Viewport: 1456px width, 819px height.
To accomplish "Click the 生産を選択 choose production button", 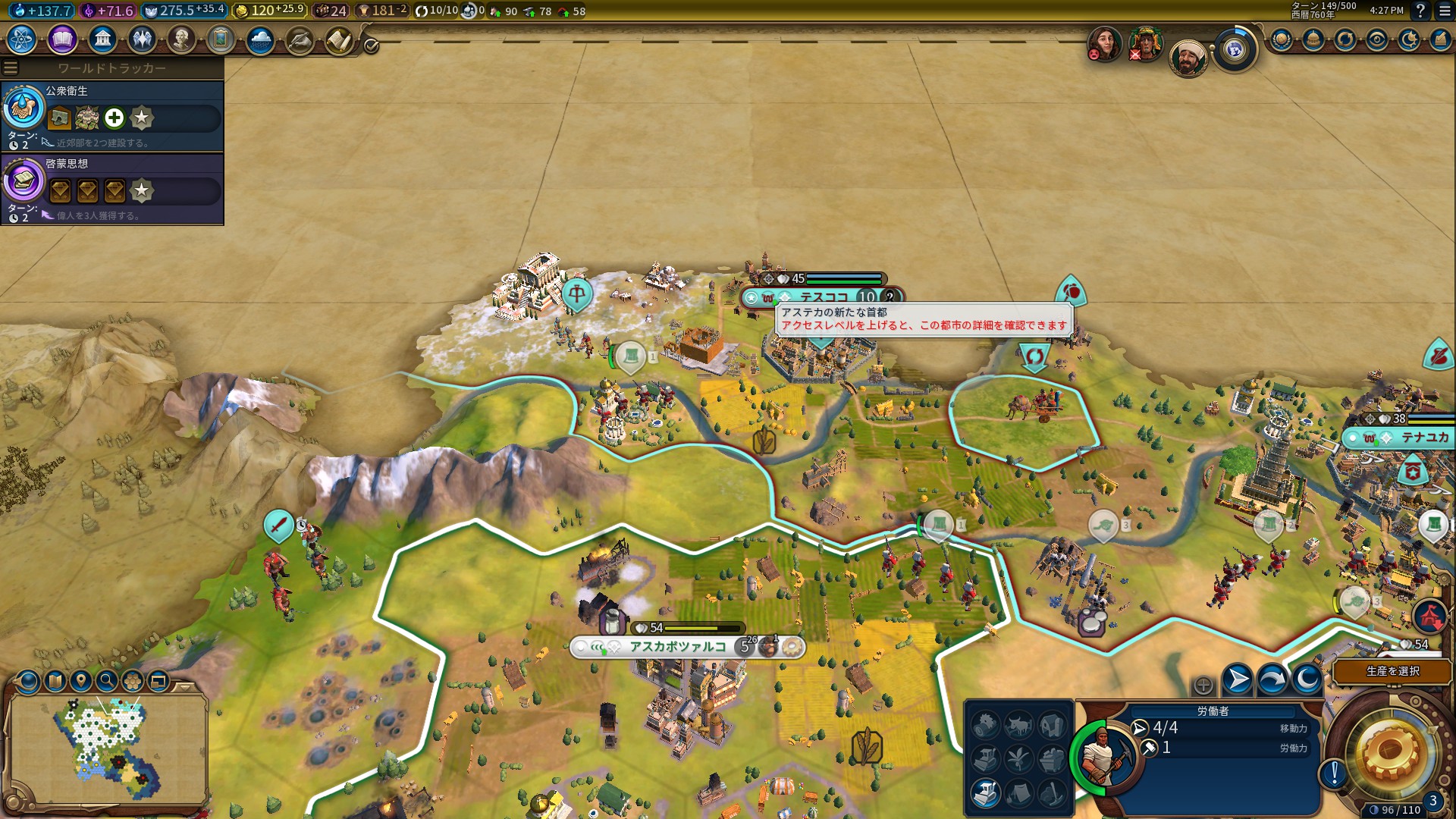I will click(1392, 671).
